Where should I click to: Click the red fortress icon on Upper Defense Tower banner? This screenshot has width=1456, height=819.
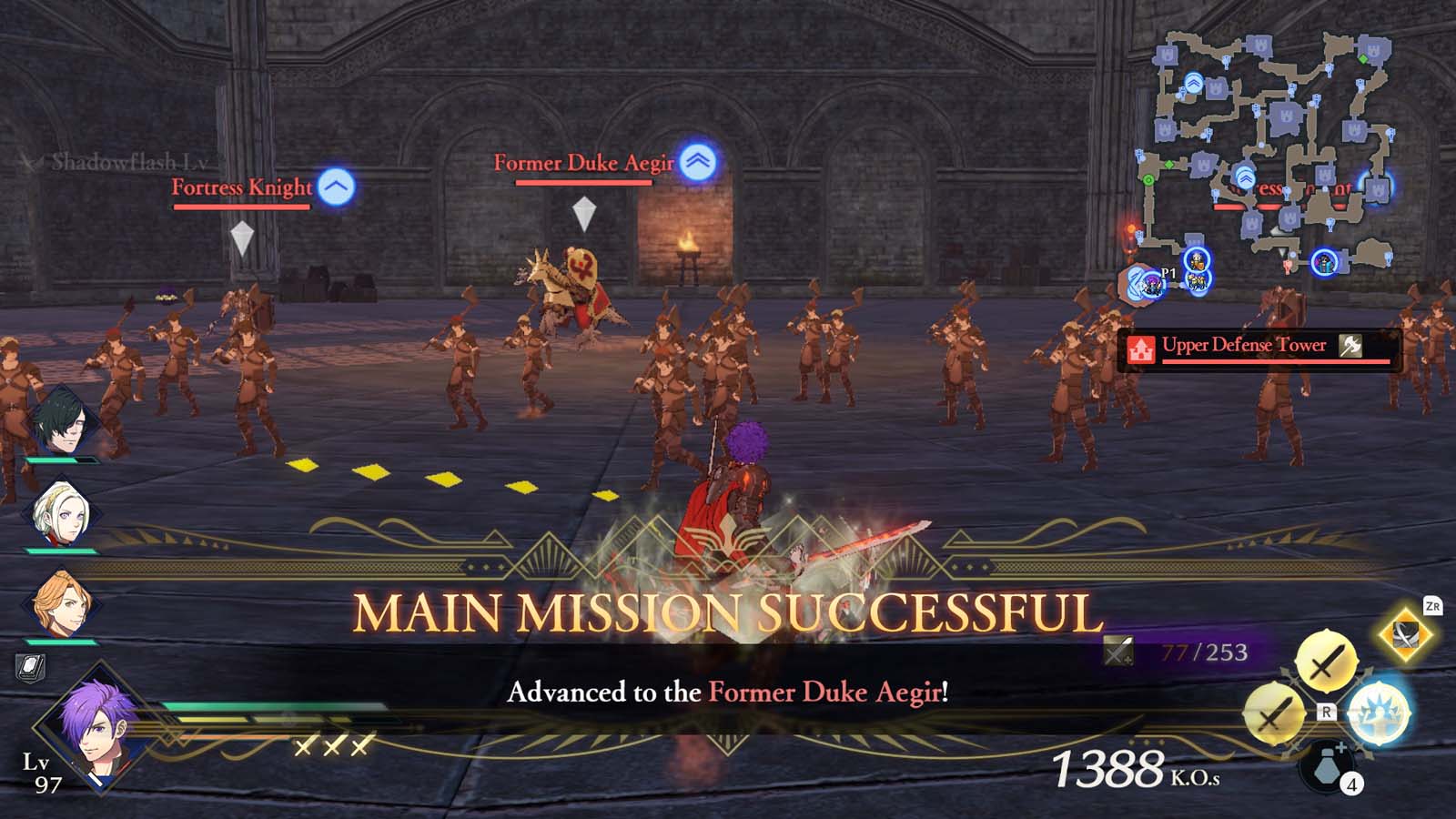tap(1141, 347)
